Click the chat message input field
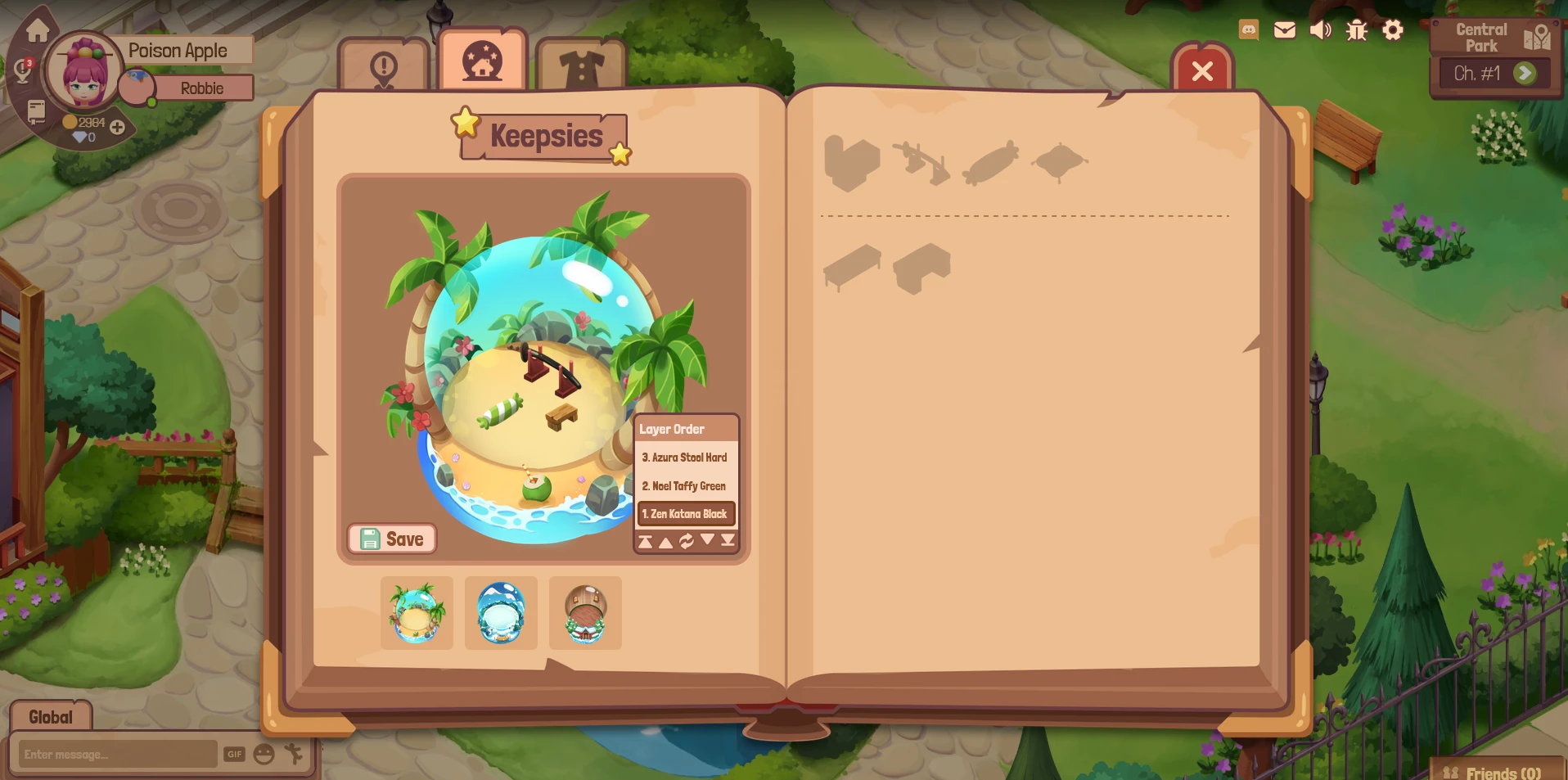Viewport: 1568px width, 780px height. tap(119, 754)
